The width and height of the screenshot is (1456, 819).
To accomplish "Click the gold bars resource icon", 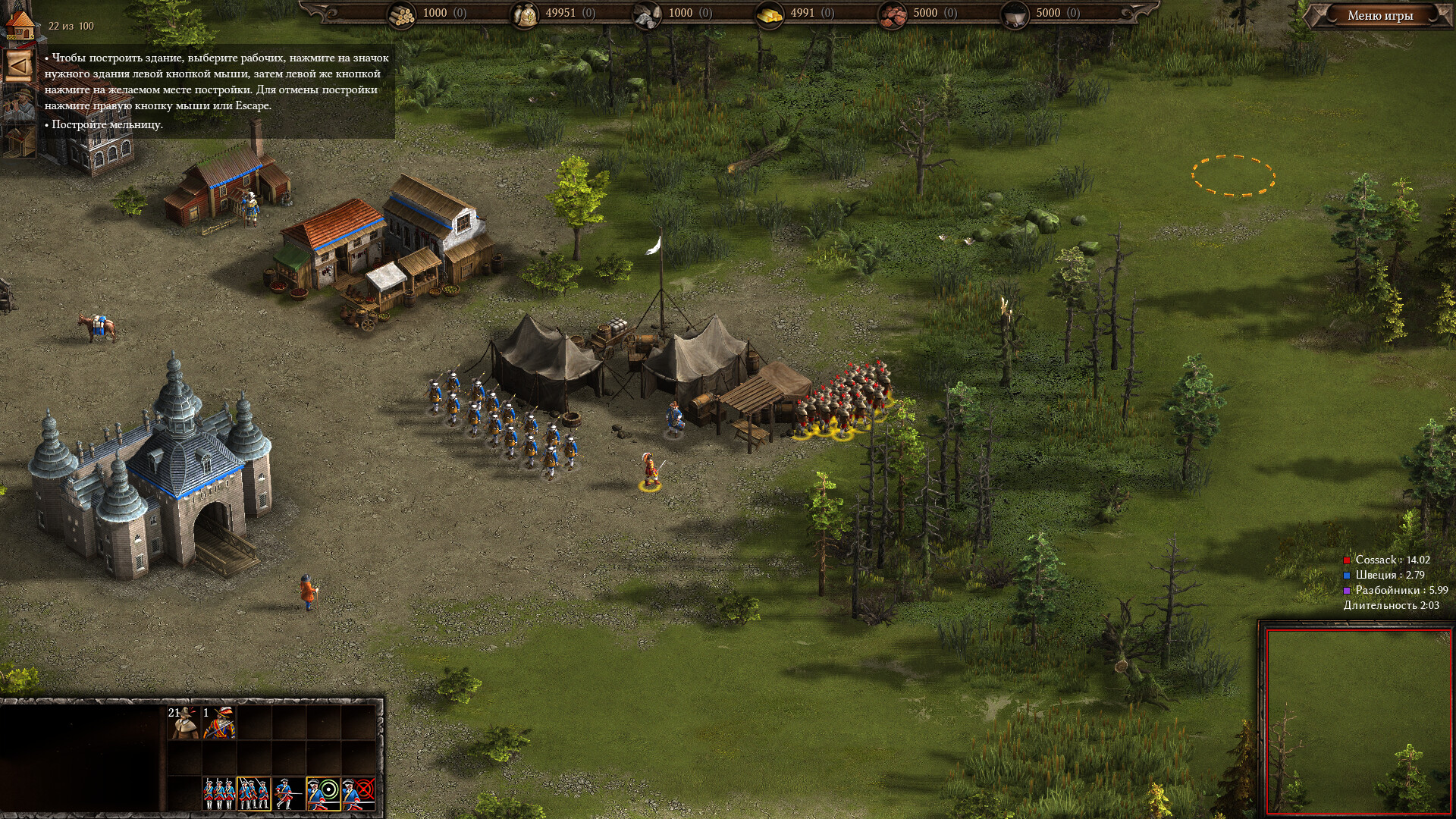I will coord(769,14).
